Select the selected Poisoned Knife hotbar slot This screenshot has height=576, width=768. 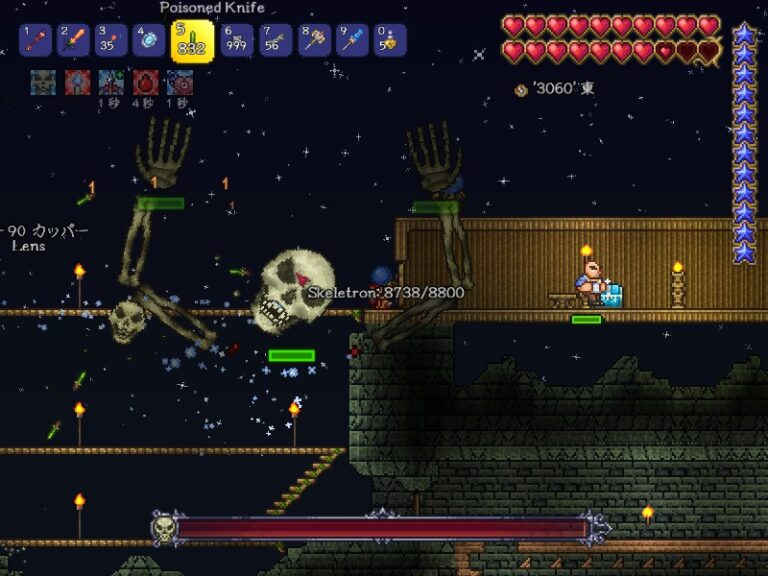coord(192,41)
